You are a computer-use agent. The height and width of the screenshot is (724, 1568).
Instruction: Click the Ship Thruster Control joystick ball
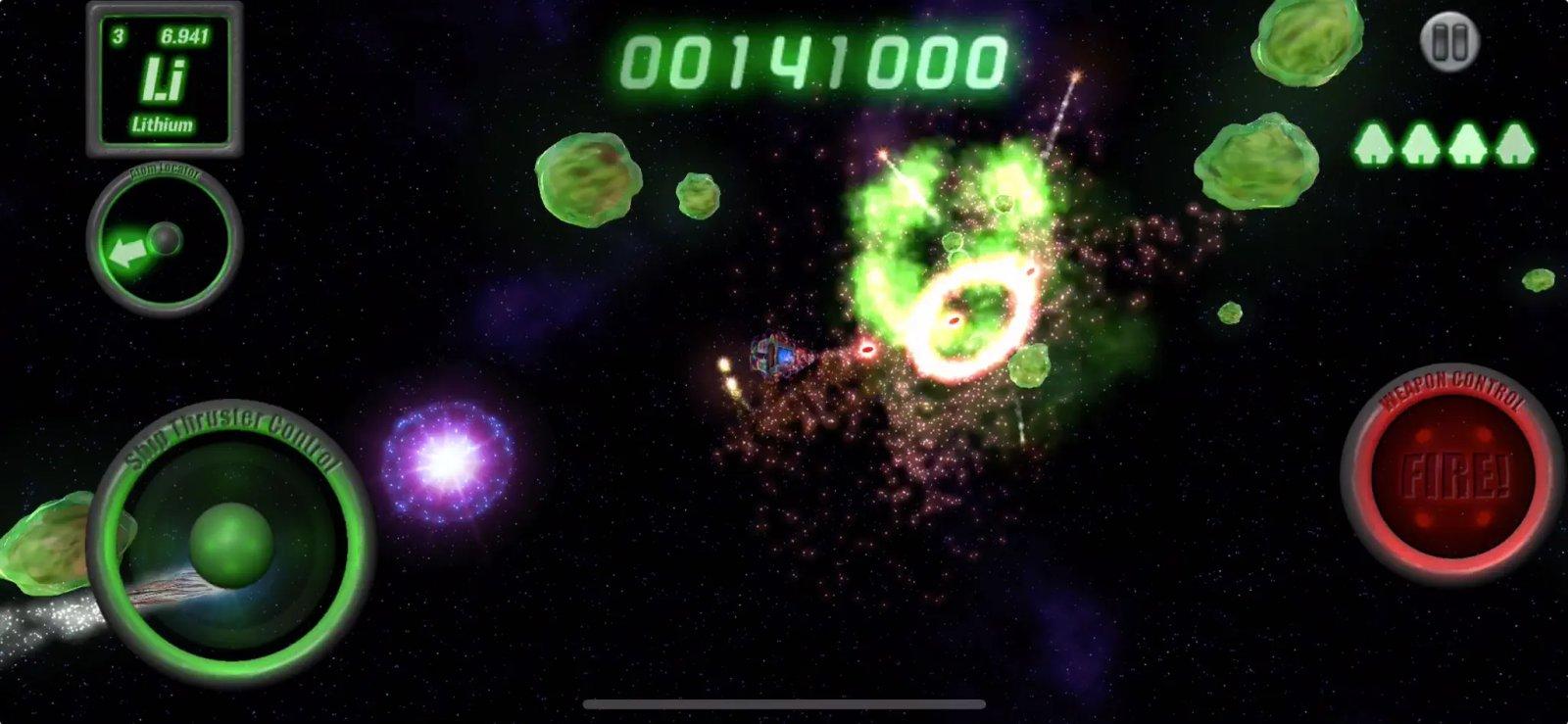230,549
